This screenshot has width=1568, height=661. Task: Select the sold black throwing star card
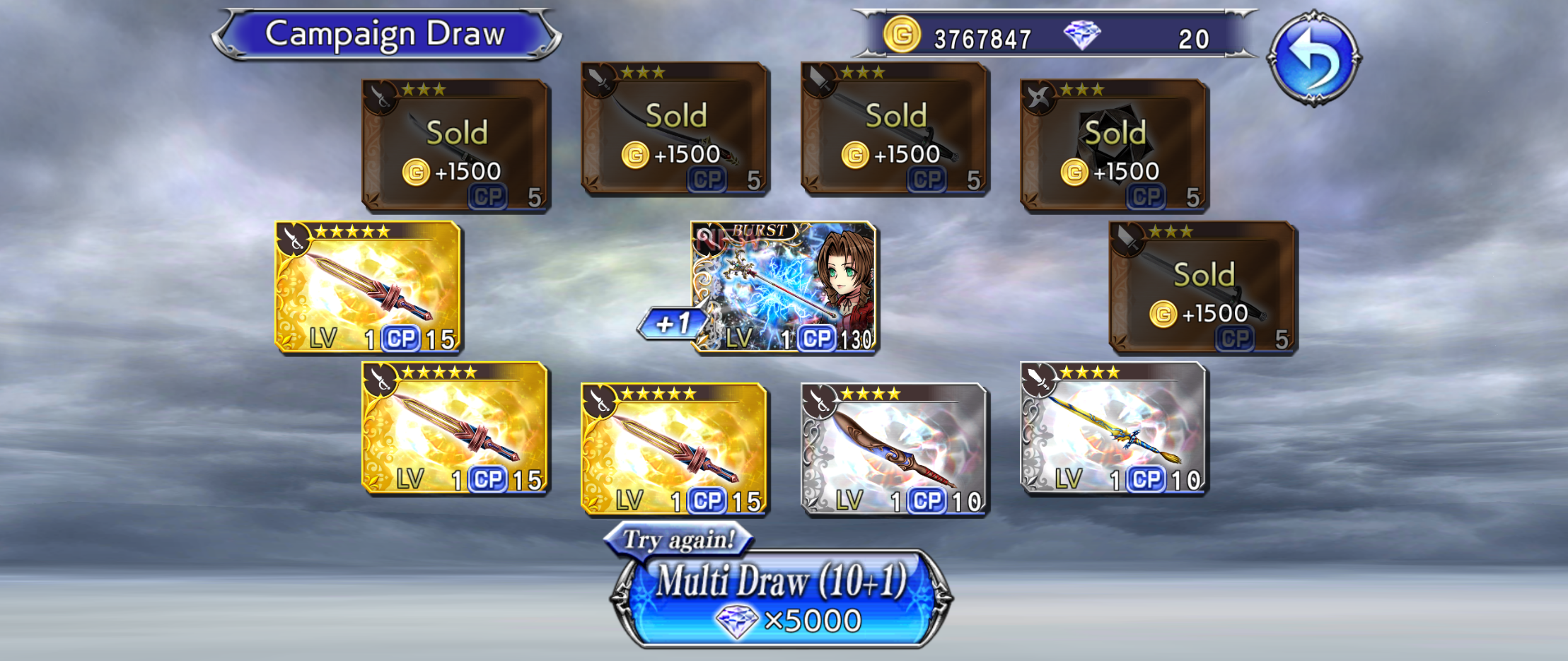pyautogui.click(x=1113, y=145)
